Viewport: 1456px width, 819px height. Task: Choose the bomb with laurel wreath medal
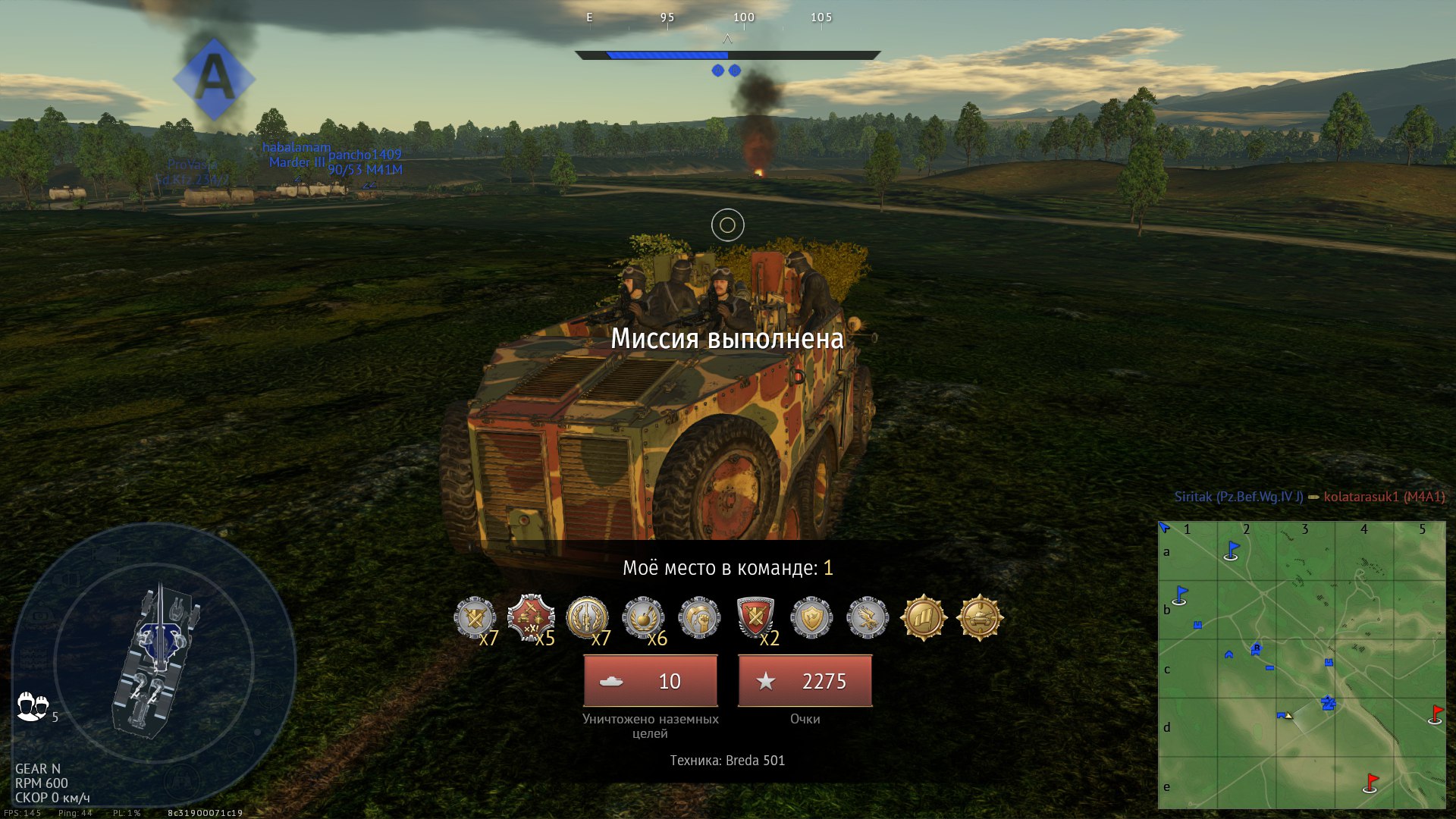(643, 618)
